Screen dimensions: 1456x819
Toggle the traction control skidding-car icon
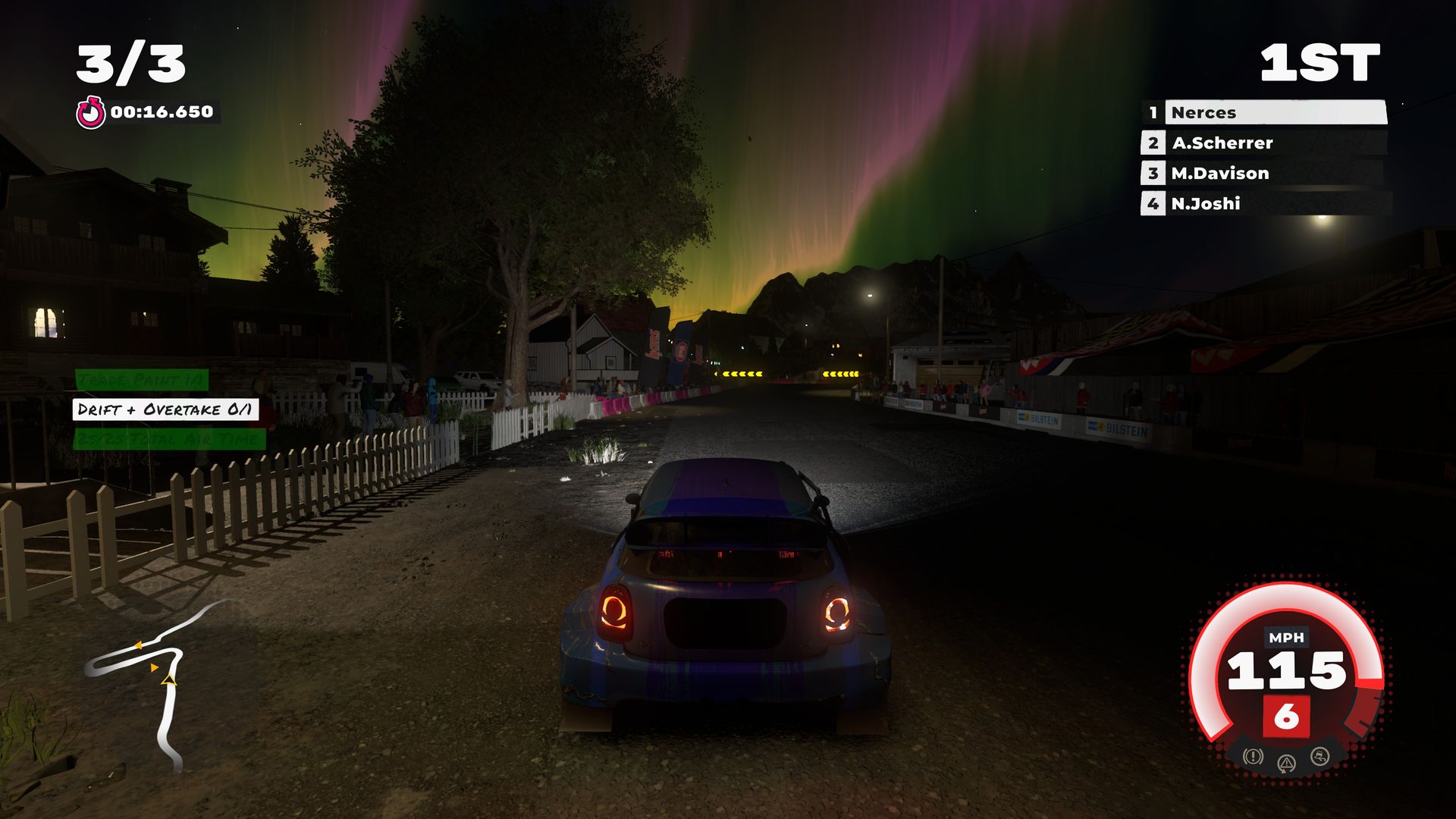[1320, 756]
